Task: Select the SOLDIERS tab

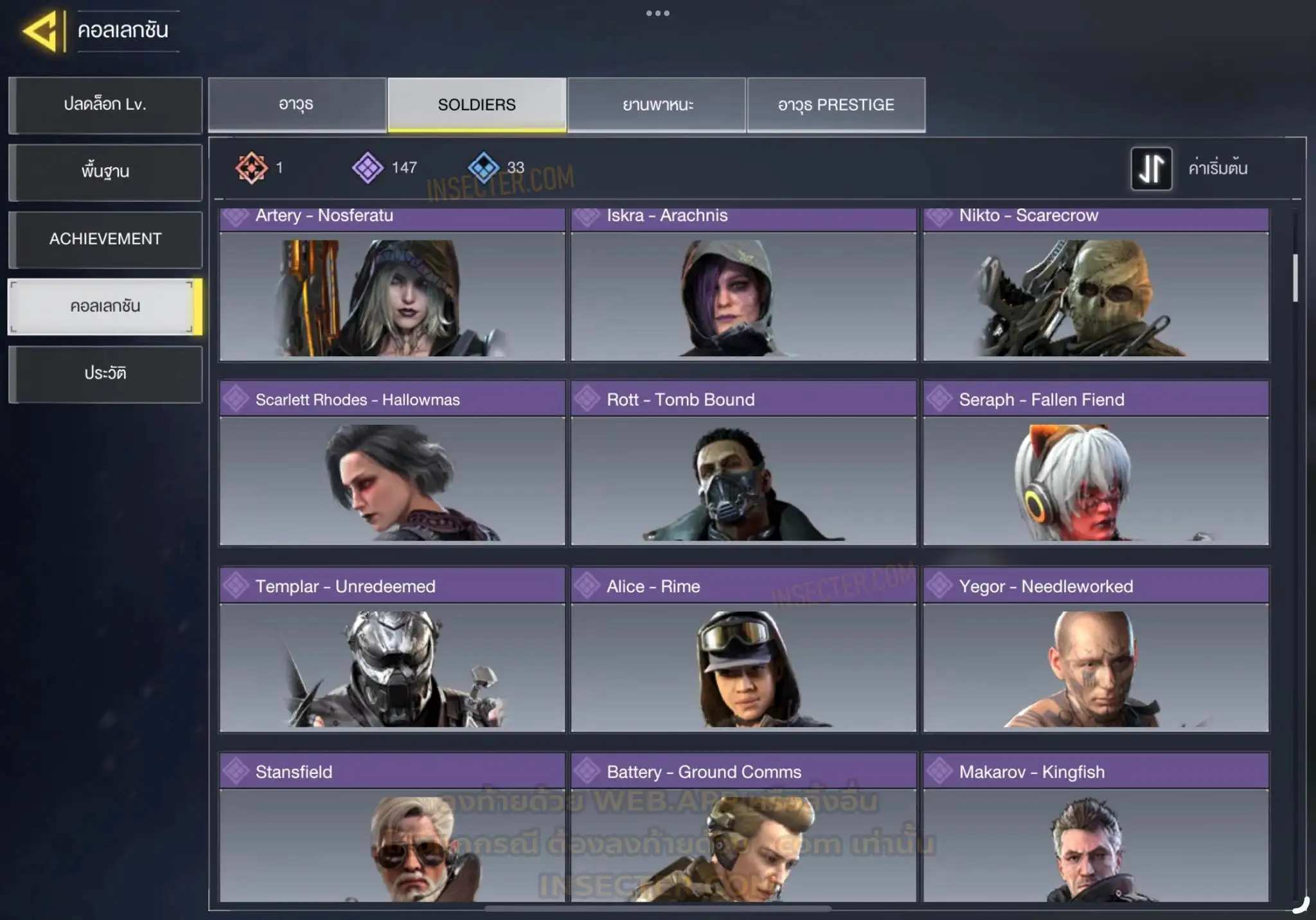Action: (x=477, y=105)
